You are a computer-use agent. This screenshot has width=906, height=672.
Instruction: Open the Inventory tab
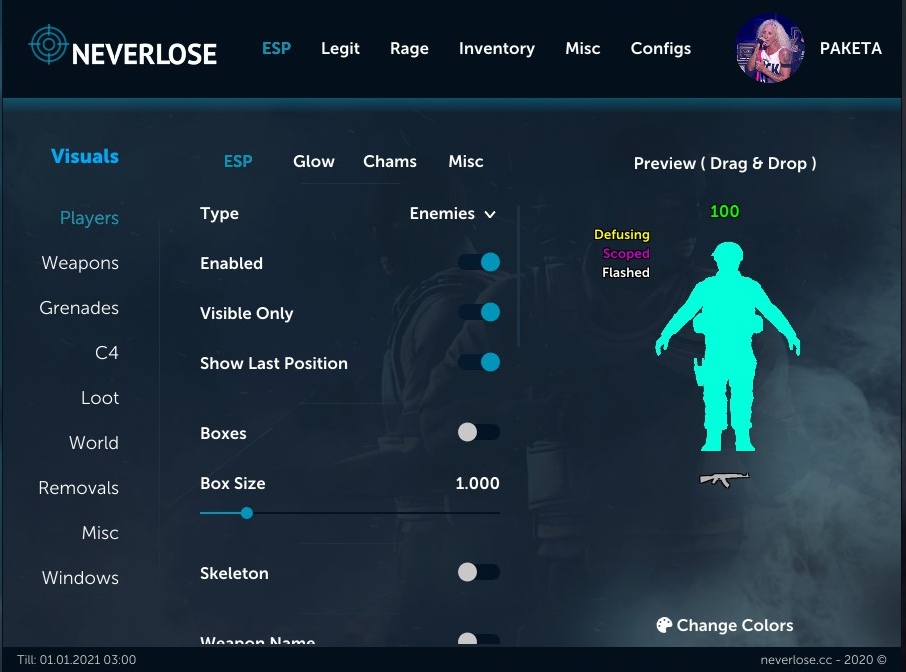pos(496,48)
